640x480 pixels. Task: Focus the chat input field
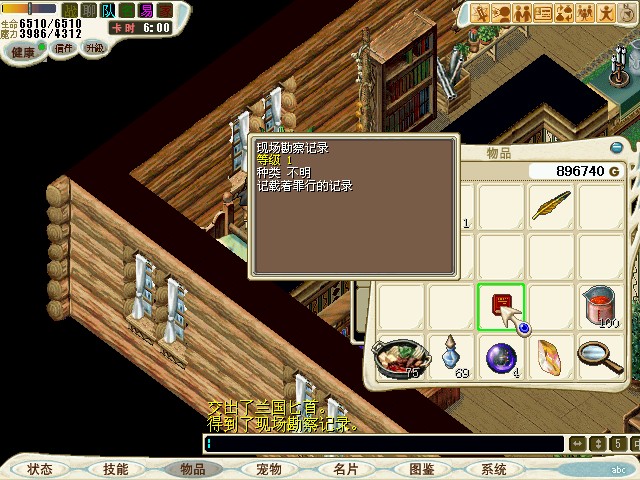point(380,444)
